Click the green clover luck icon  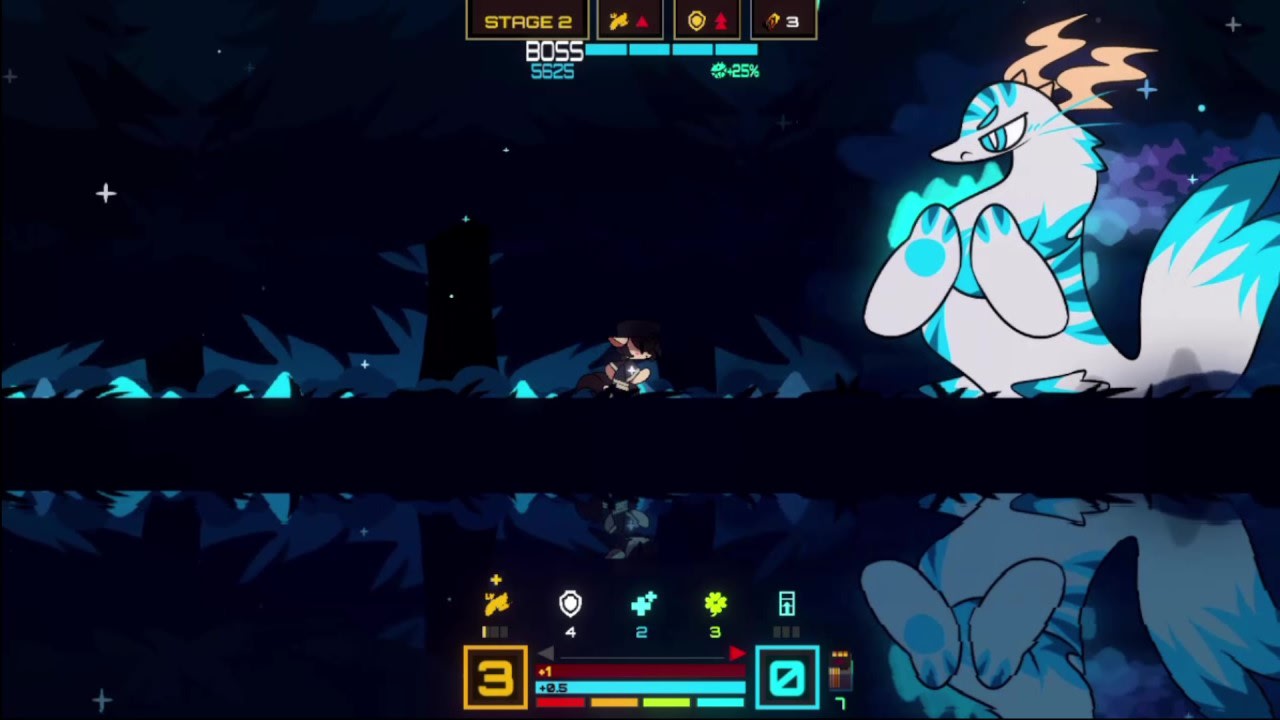pos(714,603)
